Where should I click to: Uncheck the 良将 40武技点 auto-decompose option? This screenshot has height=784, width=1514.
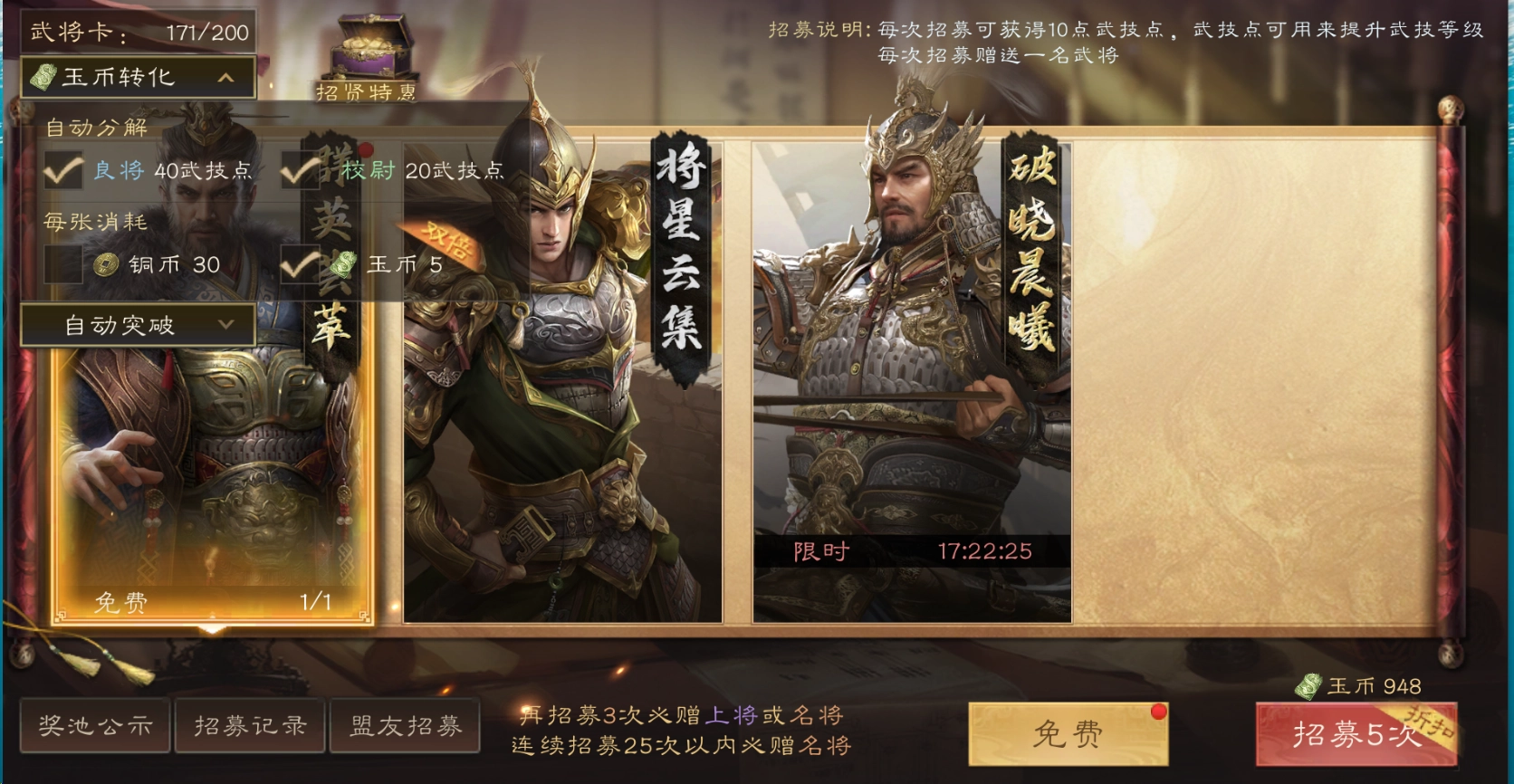pyautogui.click(x=62, y=170)
